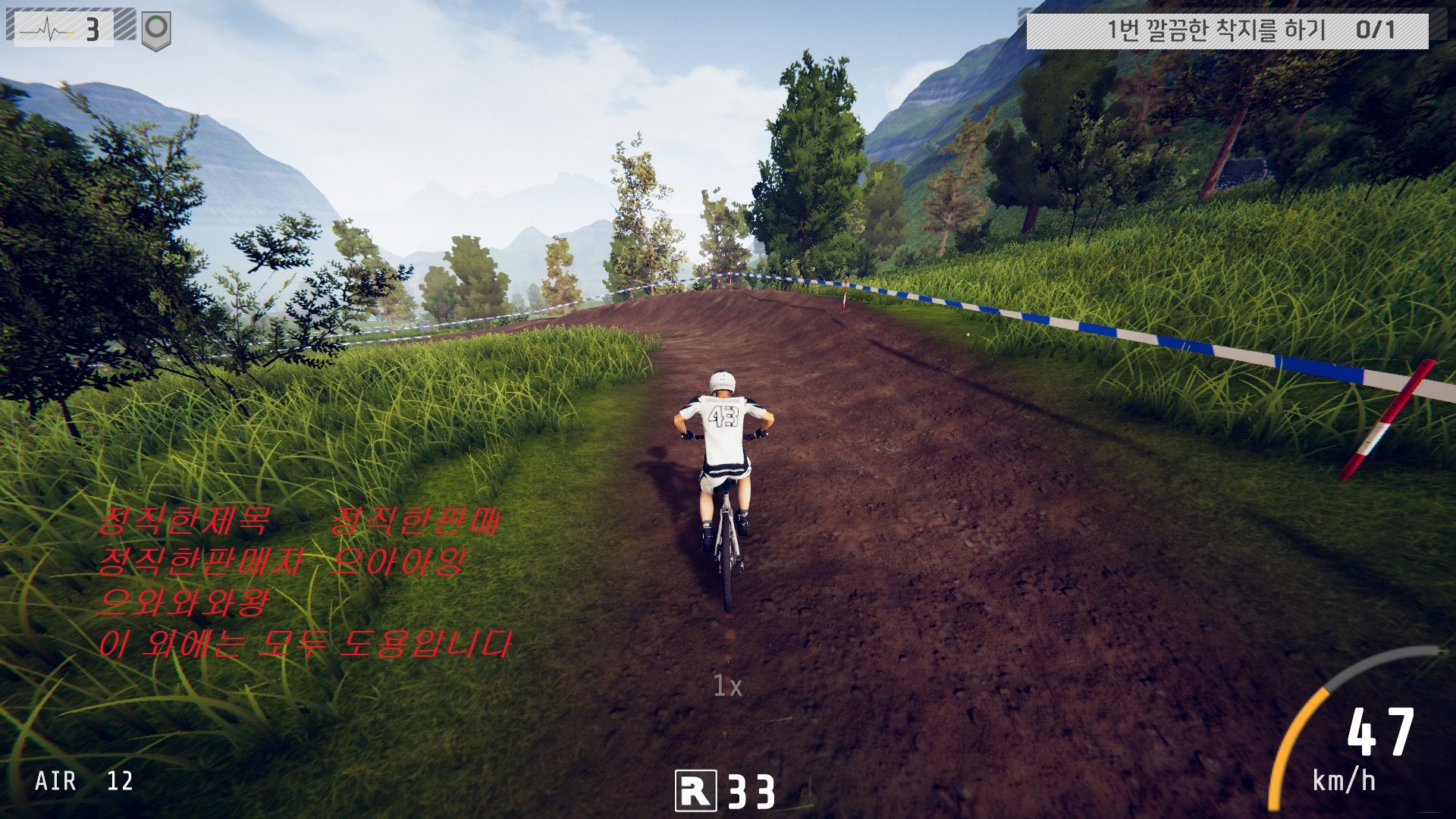Click the bonus objective tracker banner
Viewport: 1456px width, 819px height.
1226,30
